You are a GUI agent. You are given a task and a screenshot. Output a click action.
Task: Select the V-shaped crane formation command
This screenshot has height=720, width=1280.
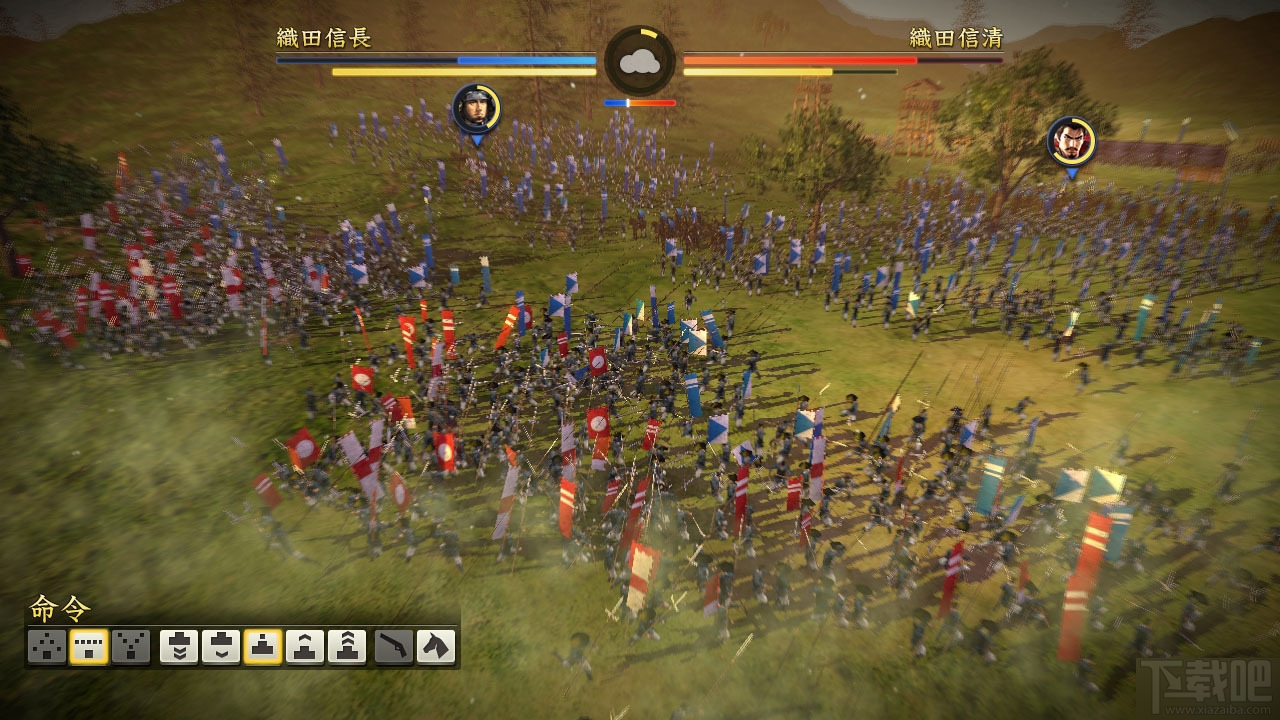point(131,647)
